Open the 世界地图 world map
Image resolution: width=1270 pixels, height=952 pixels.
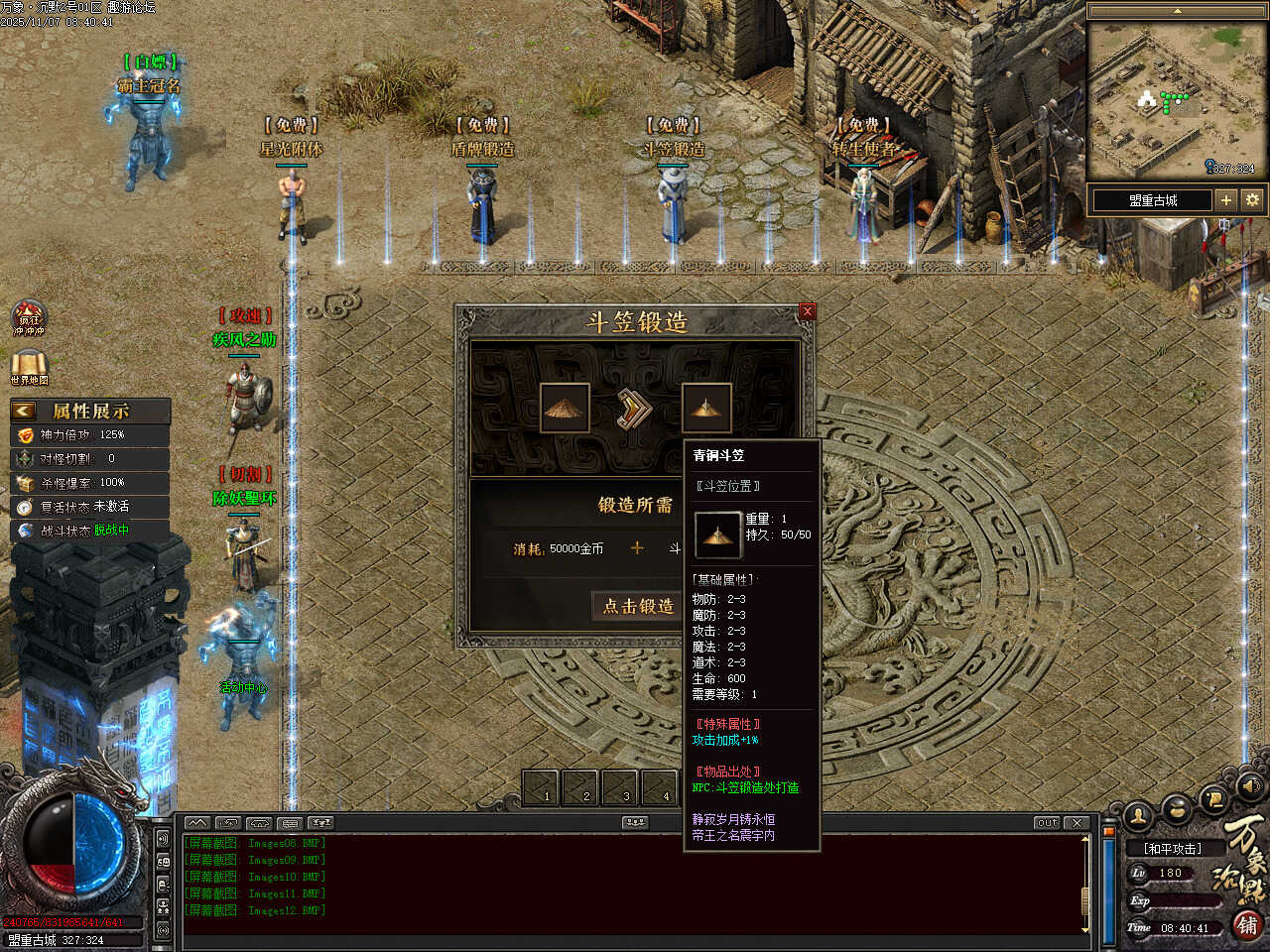click(29, 367)
